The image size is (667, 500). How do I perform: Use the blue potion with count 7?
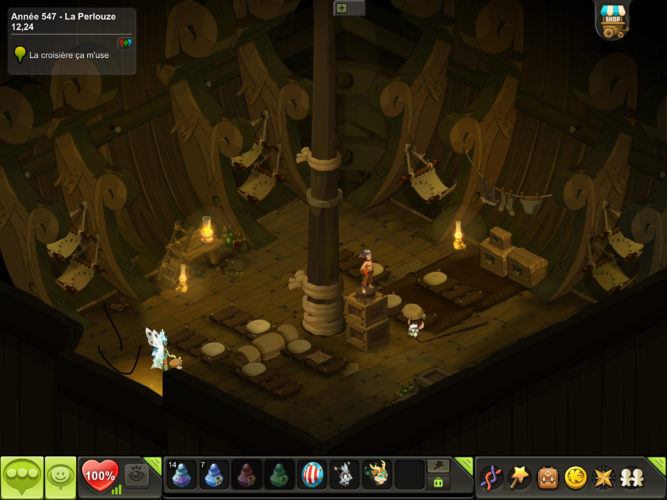tap(215, 474)
